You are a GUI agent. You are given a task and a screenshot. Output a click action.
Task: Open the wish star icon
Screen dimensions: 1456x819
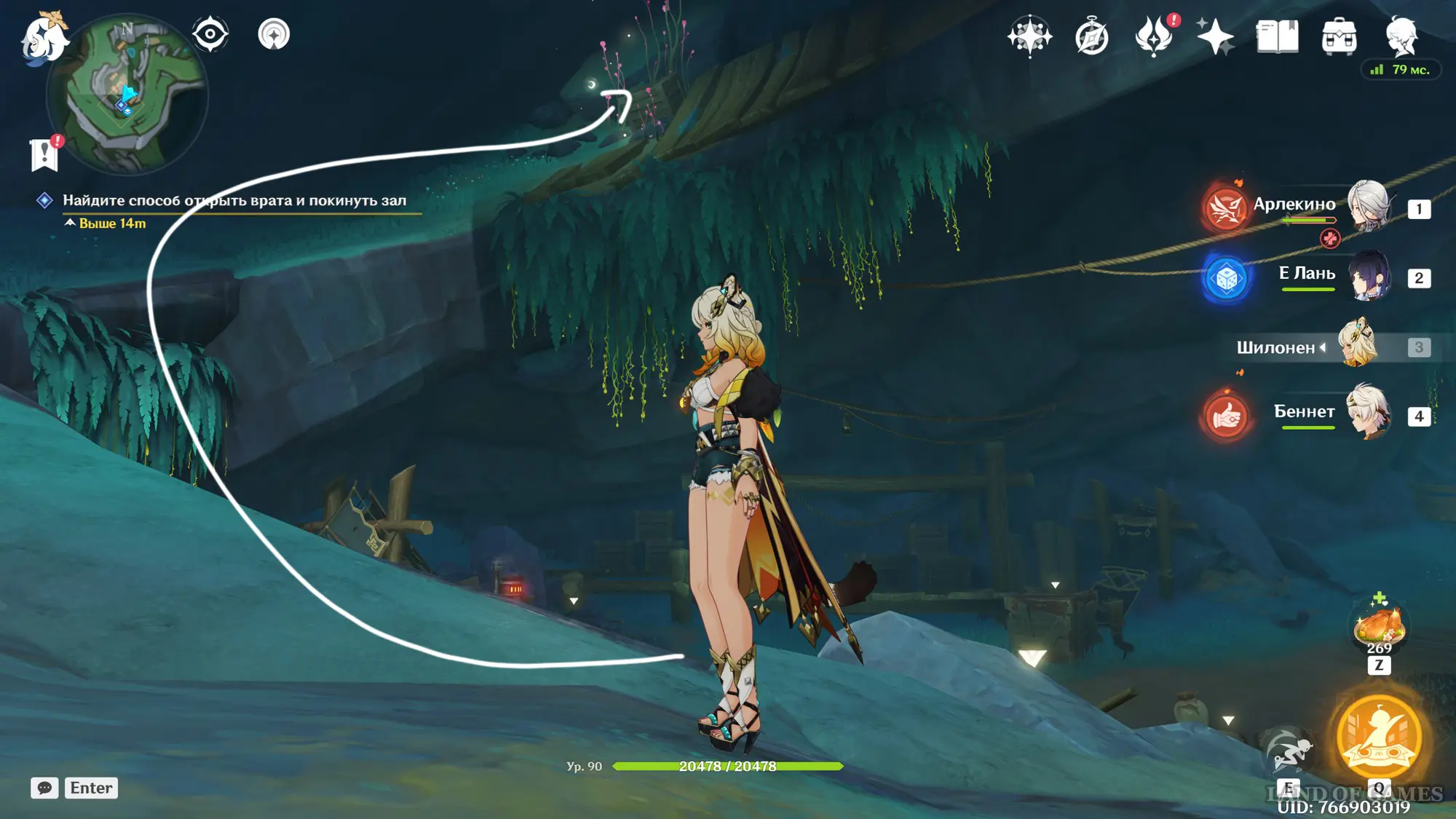pyautogui.click(x=1029, y=36)
